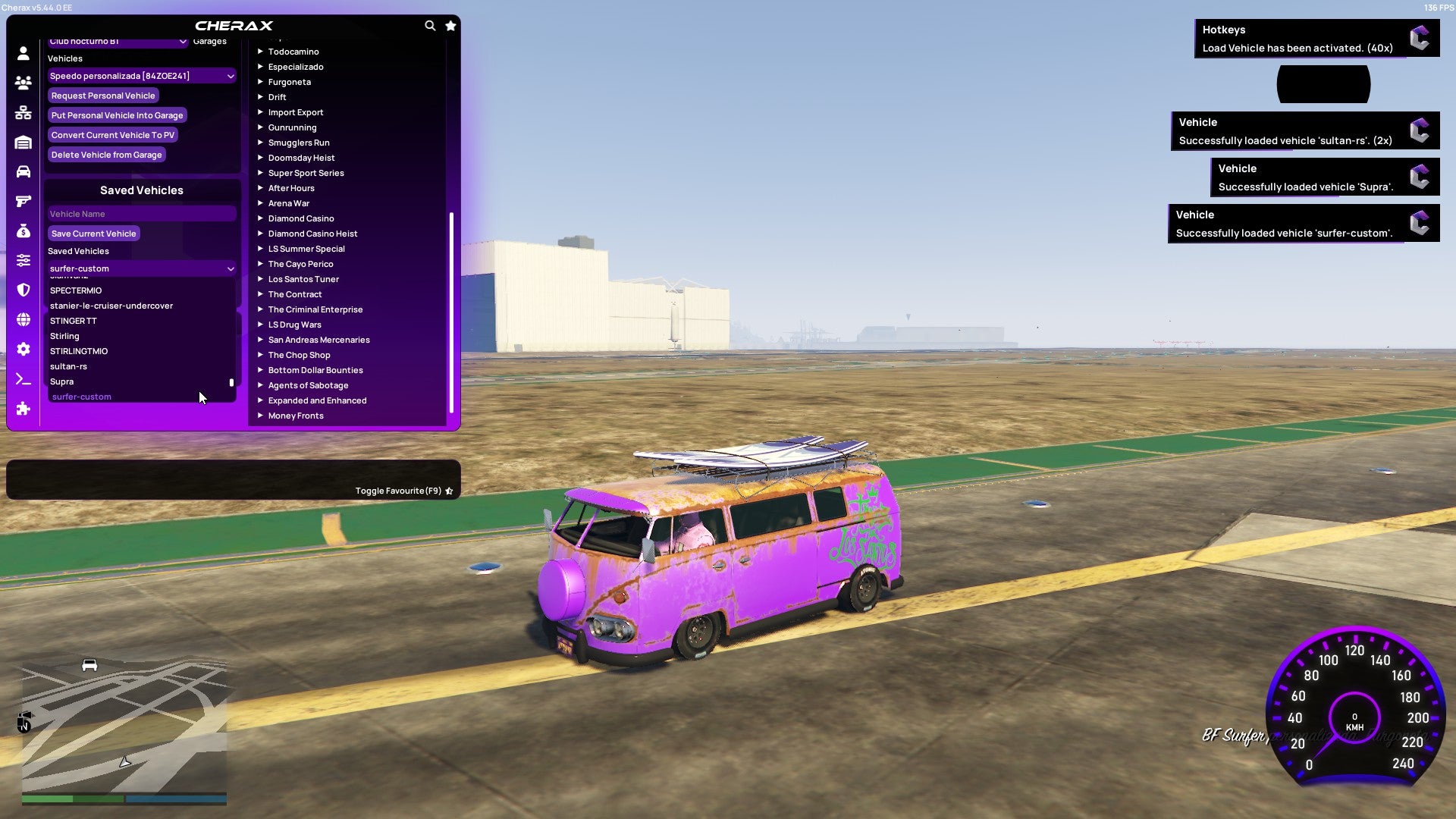Open the Weapons gun icon

(x=23, y=200)
